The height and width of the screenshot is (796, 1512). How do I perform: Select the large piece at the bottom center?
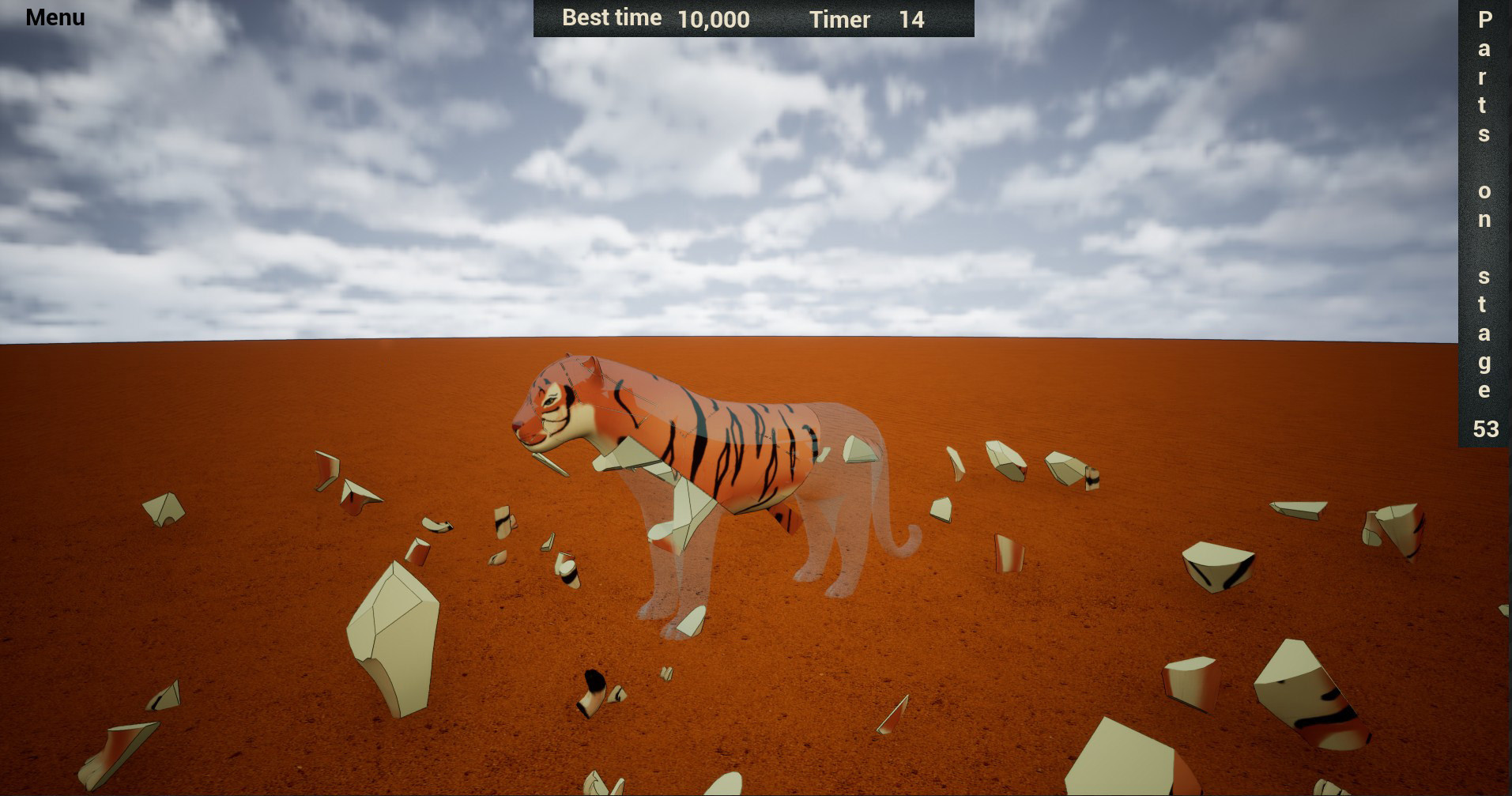(x=727, y=783)
